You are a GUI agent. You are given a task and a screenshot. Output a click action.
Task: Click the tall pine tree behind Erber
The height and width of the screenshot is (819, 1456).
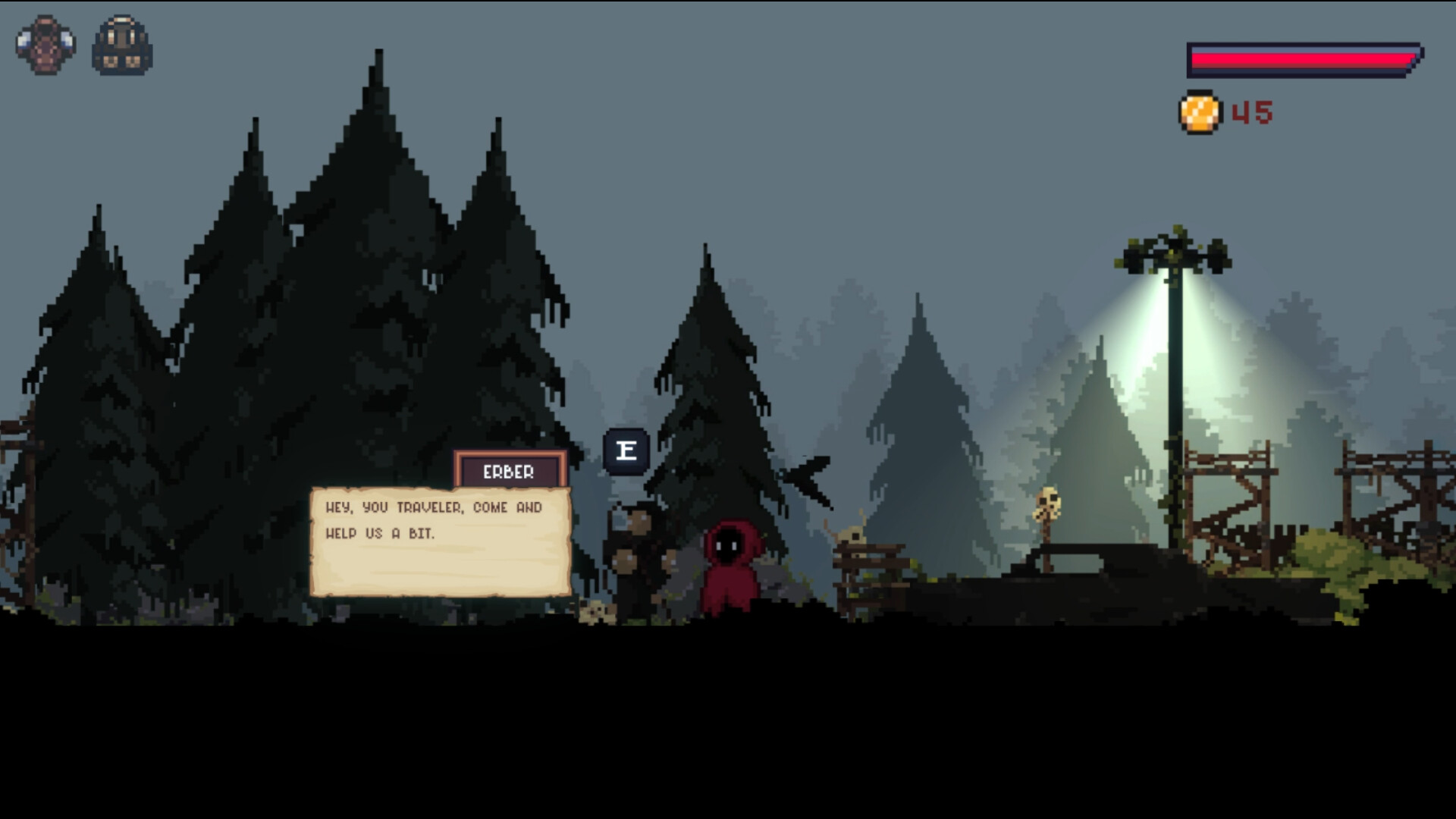(x=713, y=379)
